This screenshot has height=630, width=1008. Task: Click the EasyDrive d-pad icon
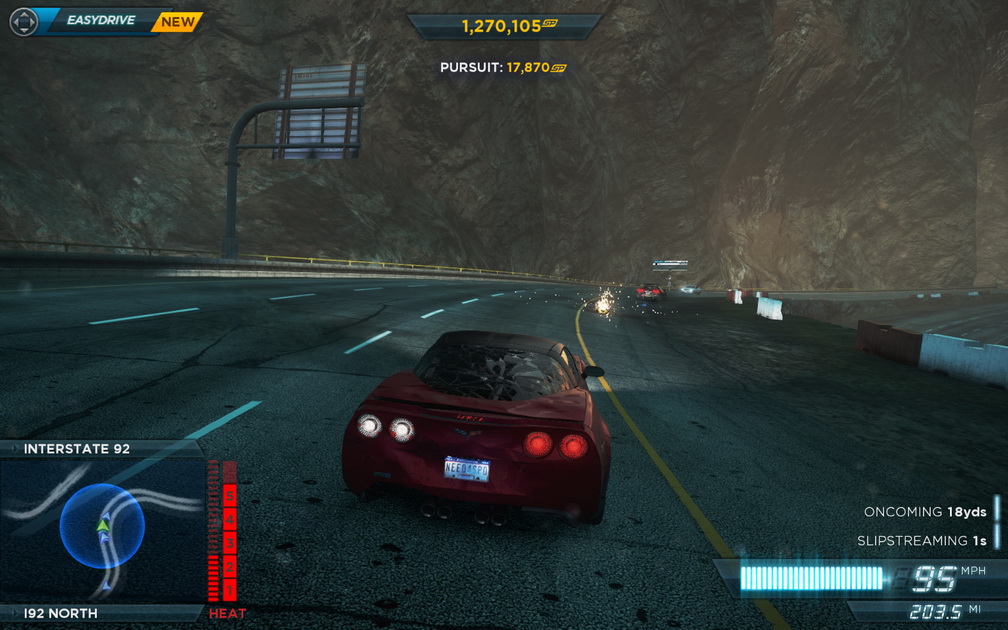click(x=23, y=21)
